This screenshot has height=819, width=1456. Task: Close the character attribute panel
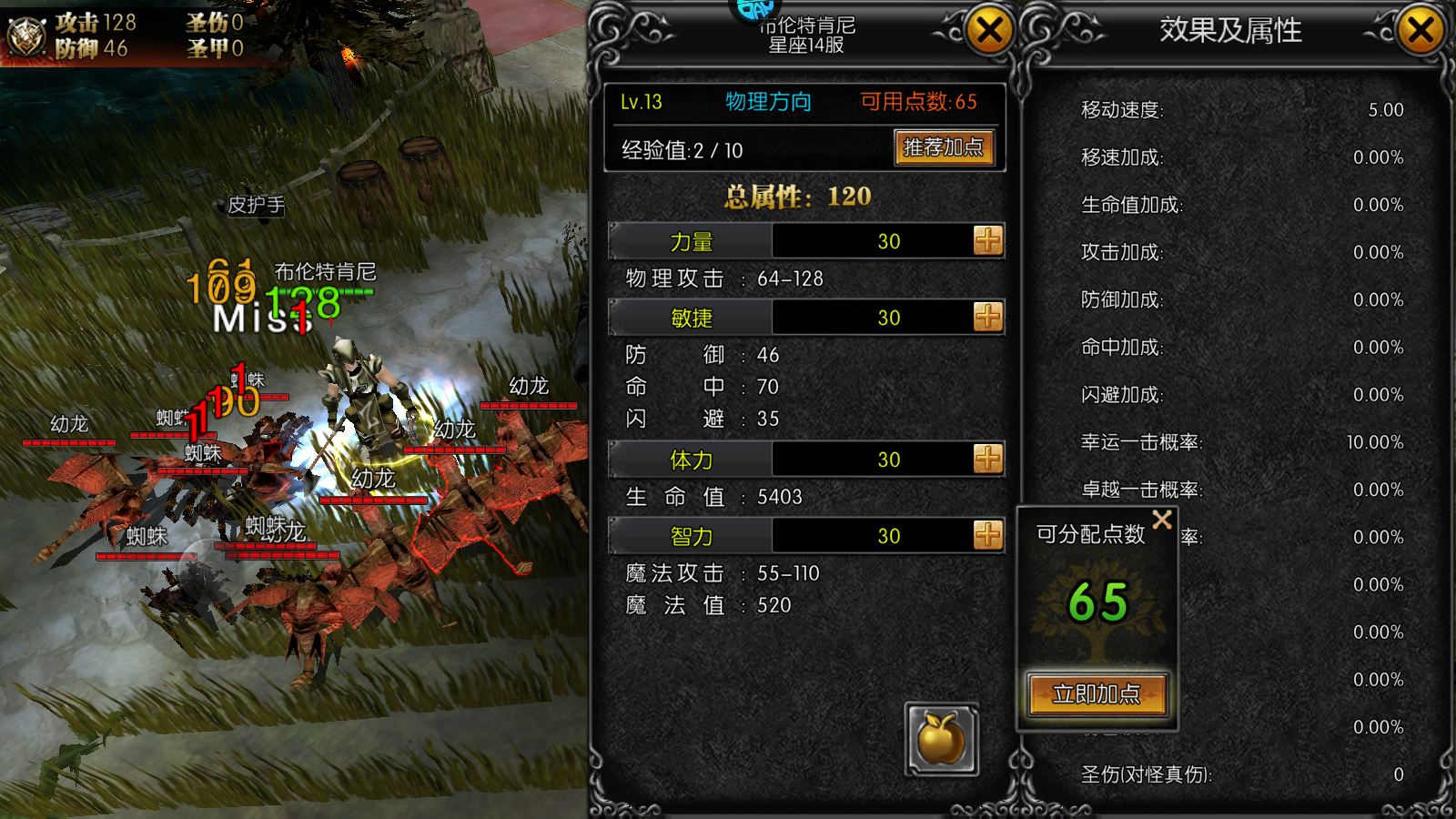[x=989, y=32]
